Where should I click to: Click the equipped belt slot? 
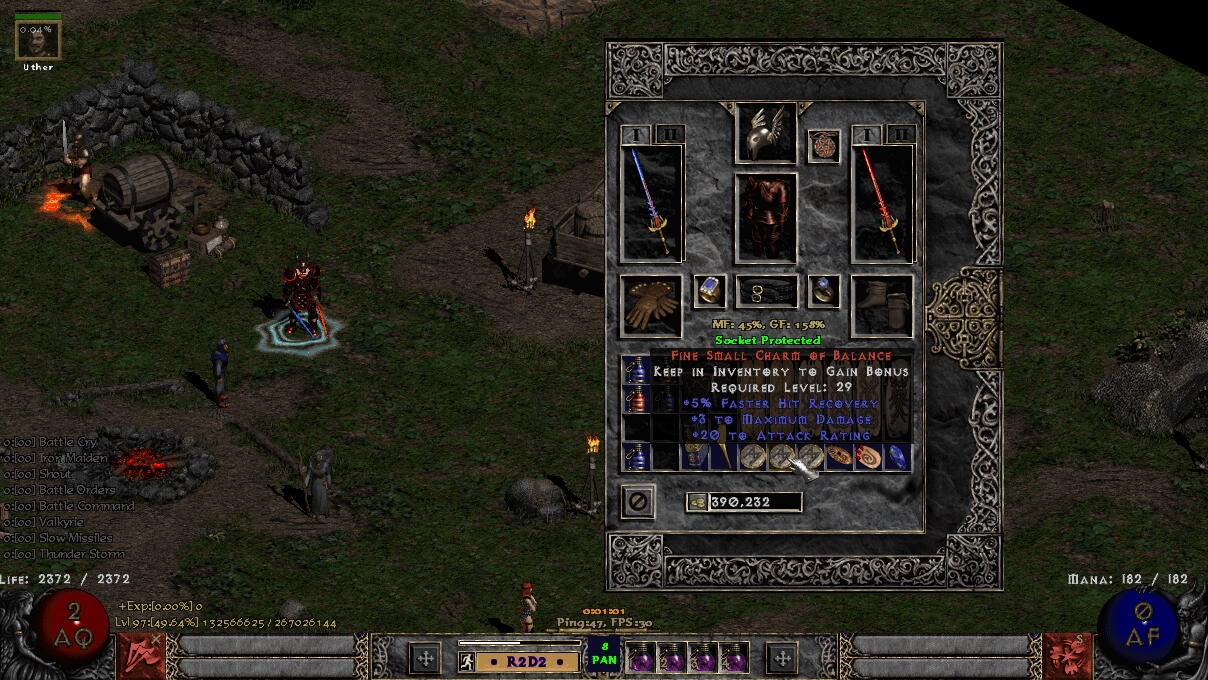(766, 292)
